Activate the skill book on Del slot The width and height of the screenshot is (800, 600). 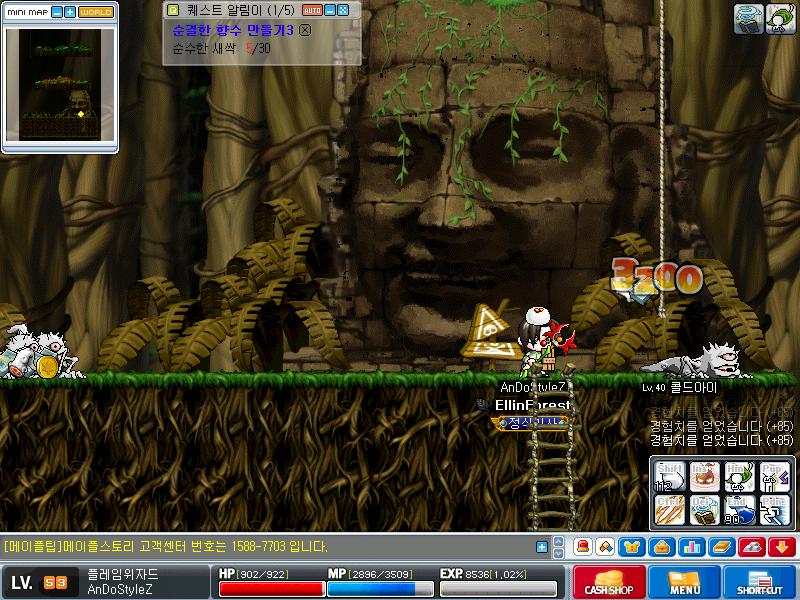pyautogui.click(x=704, y=509)
